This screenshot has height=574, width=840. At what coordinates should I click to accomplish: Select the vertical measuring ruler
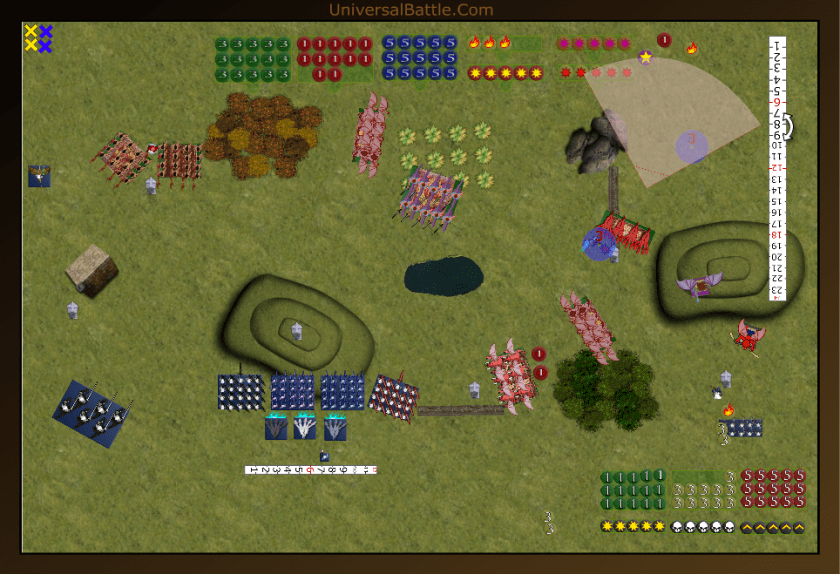[777, 168]
